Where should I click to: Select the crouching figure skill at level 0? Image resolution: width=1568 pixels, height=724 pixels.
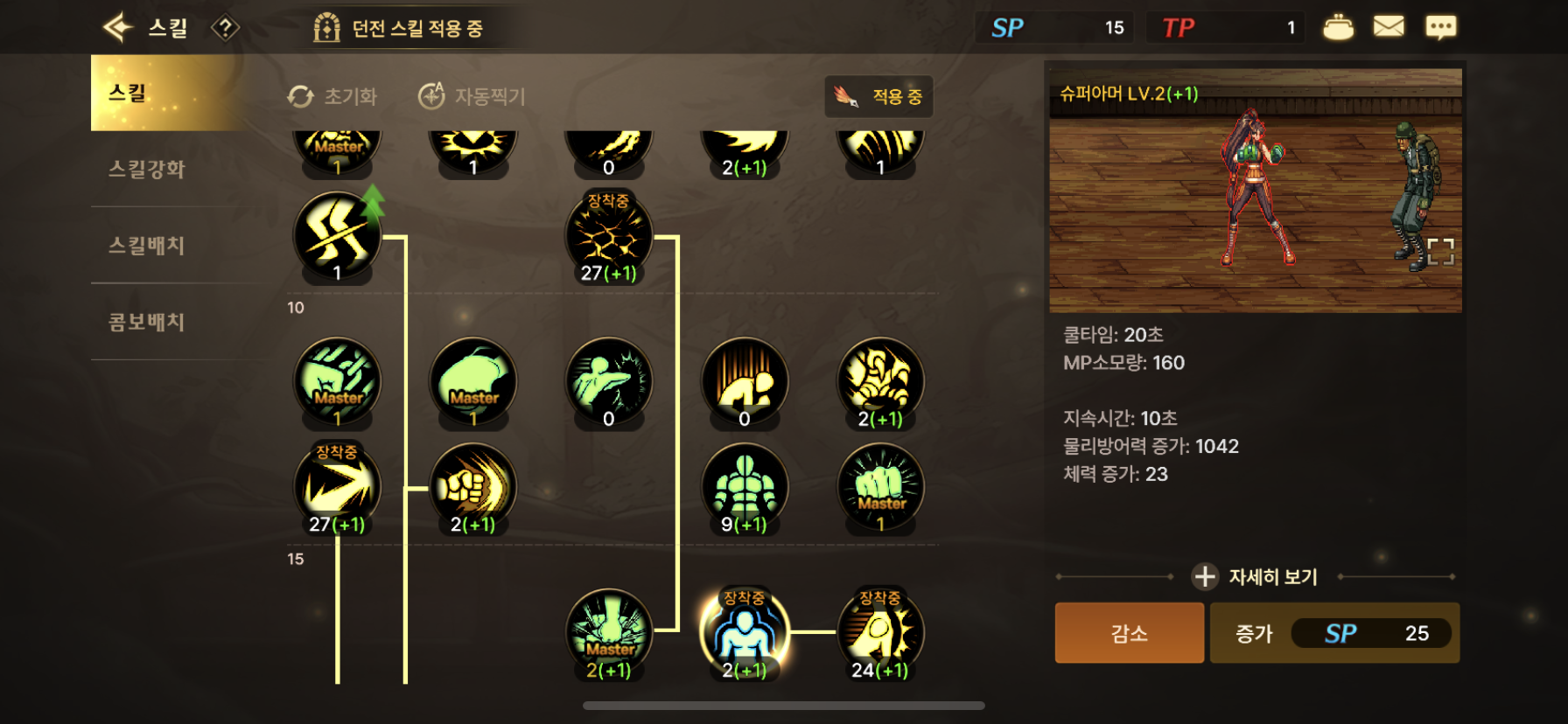click(745, 381)
